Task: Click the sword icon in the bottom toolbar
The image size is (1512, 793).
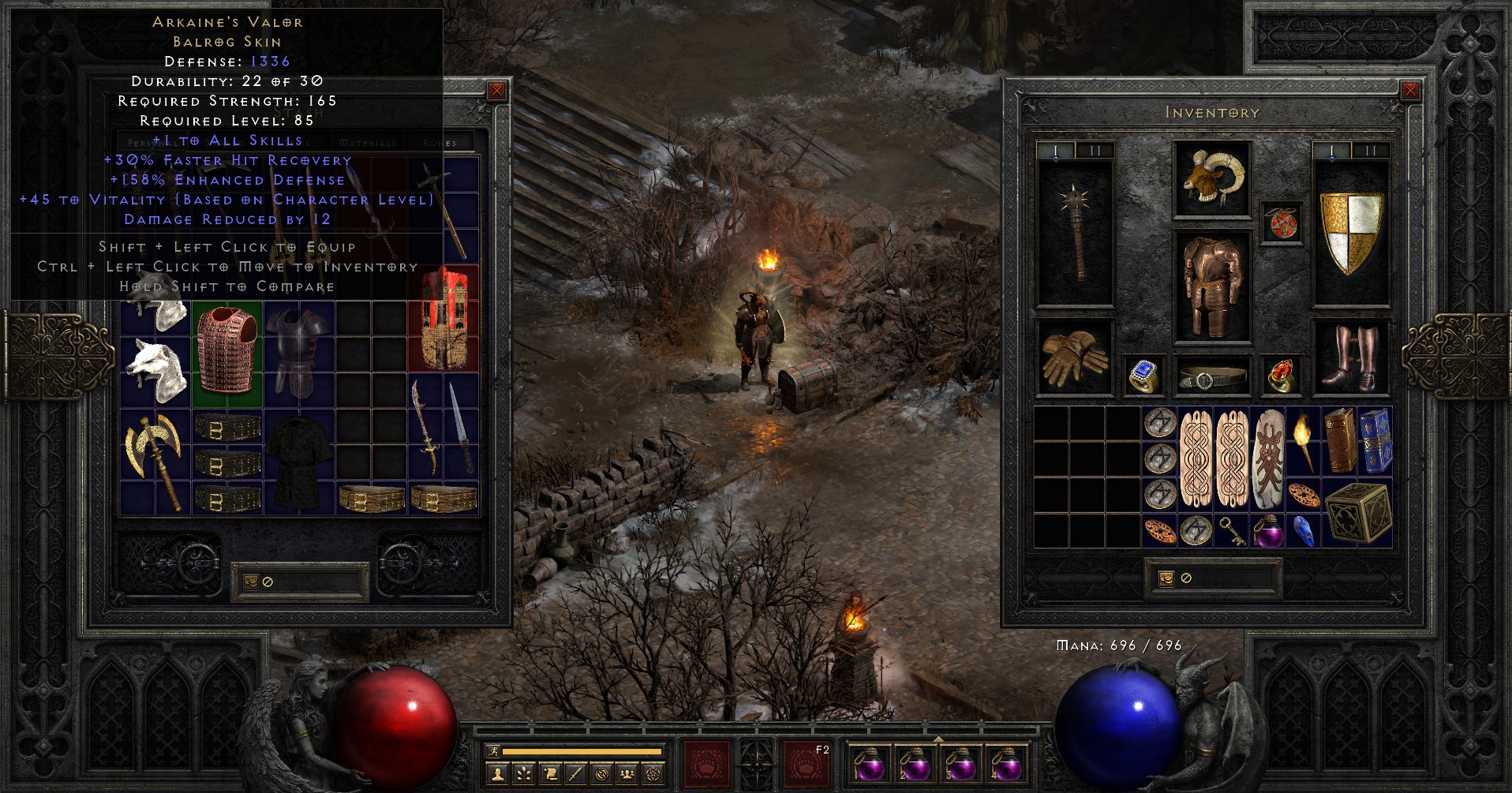Action: 575,775
